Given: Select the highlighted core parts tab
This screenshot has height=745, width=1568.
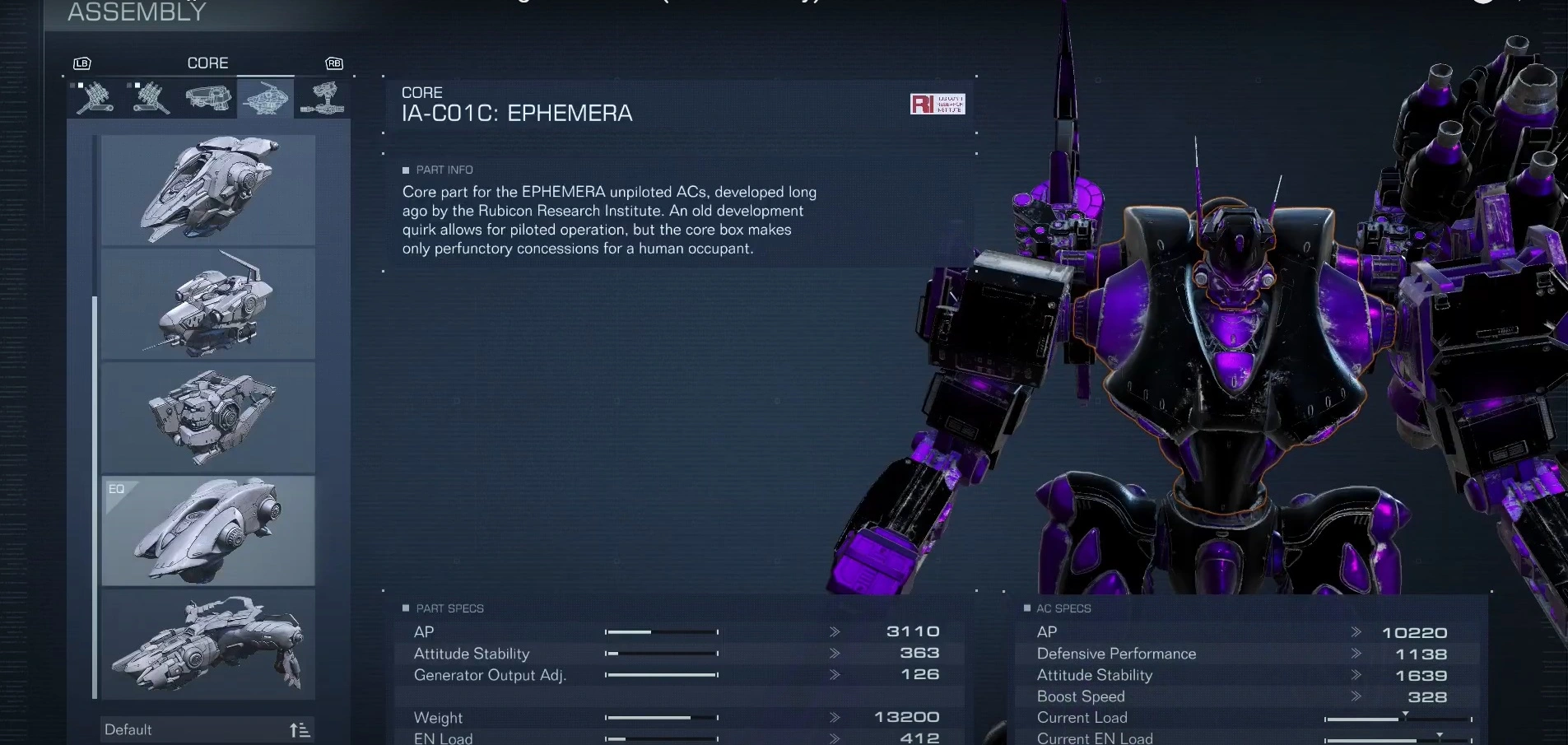Looking at the screenshot, I should point(265,98).
